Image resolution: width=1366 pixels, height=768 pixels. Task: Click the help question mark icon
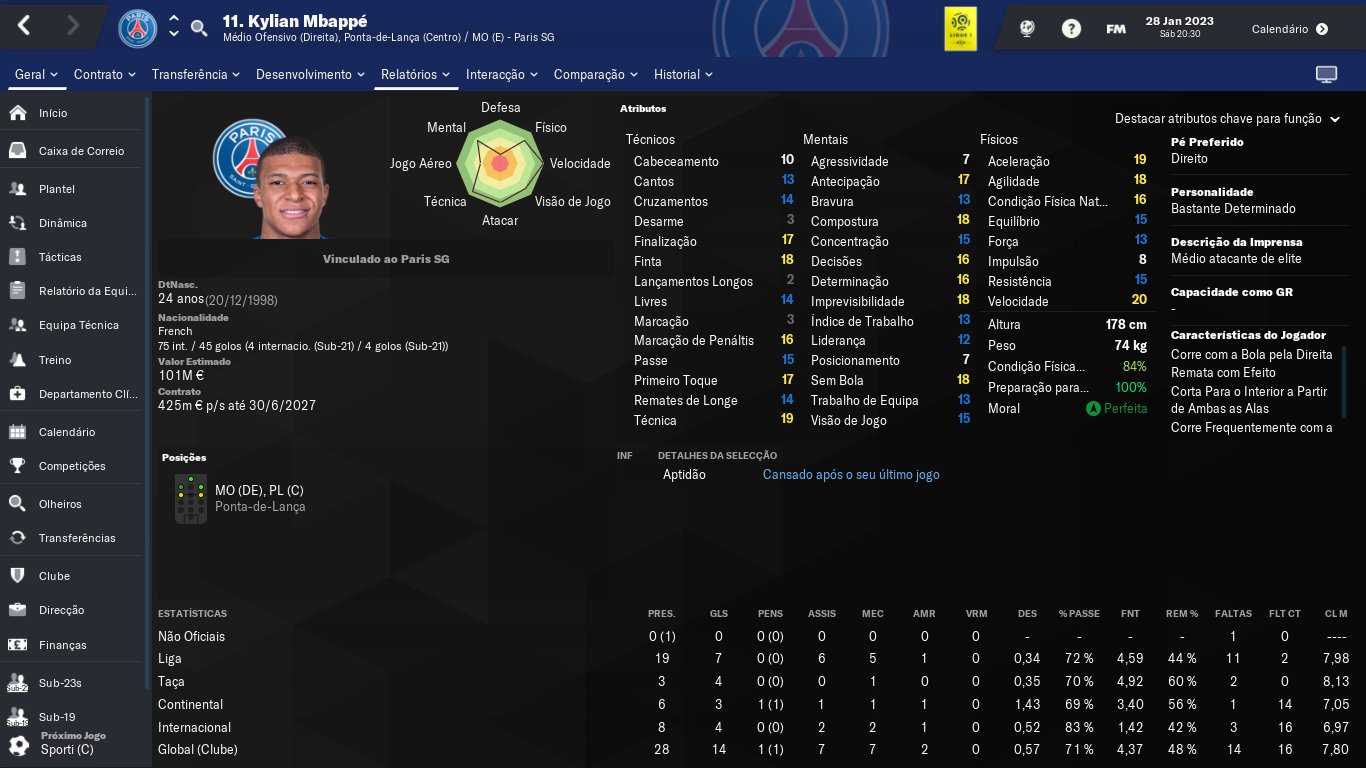[x=1071, y=29]
